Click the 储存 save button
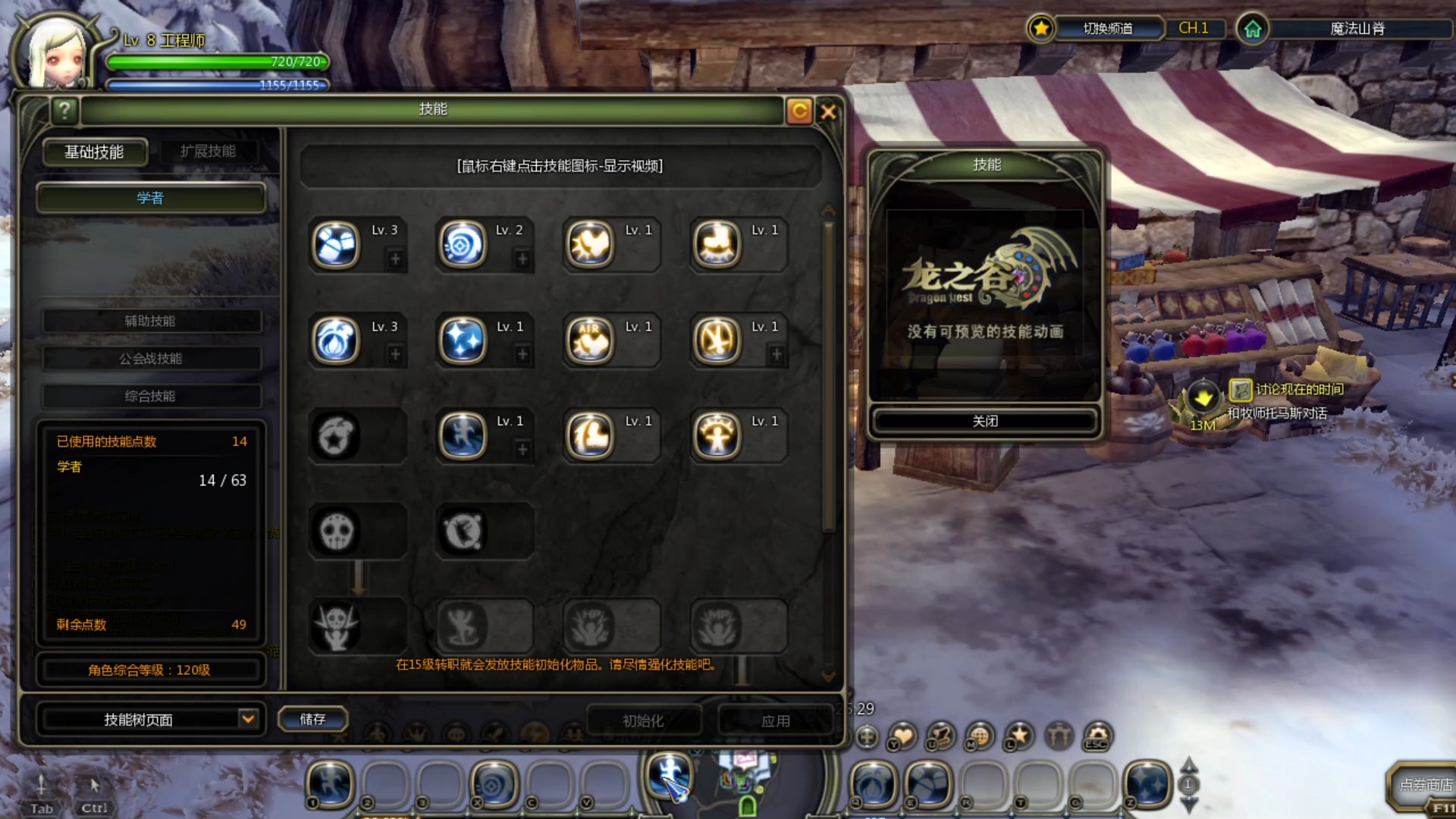The width and height of the screenshot is (1456, 819). pyautogui.click(x=312, y=719)
